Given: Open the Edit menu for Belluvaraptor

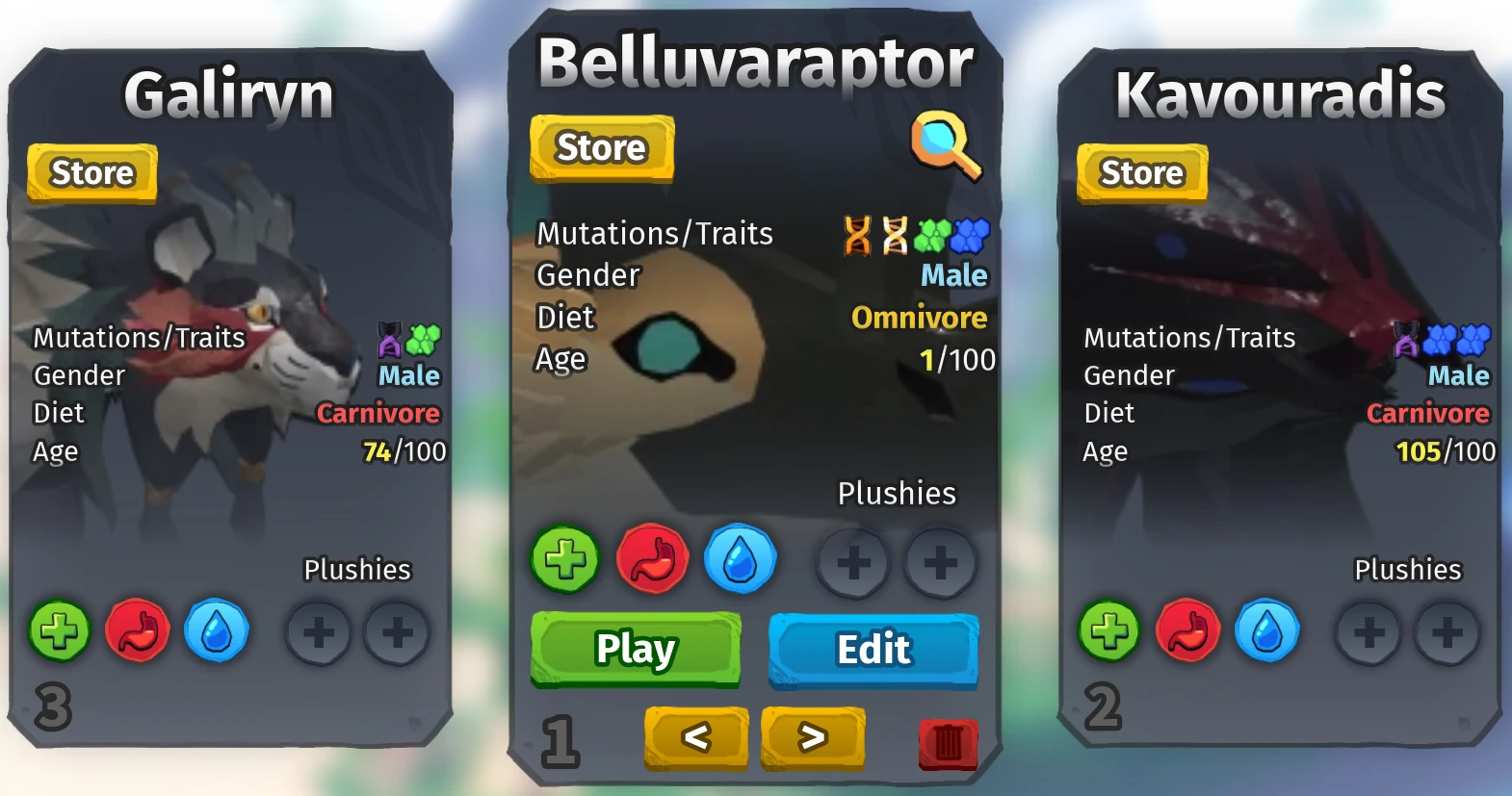Looking at the screenshot, I should click(873, 650).
